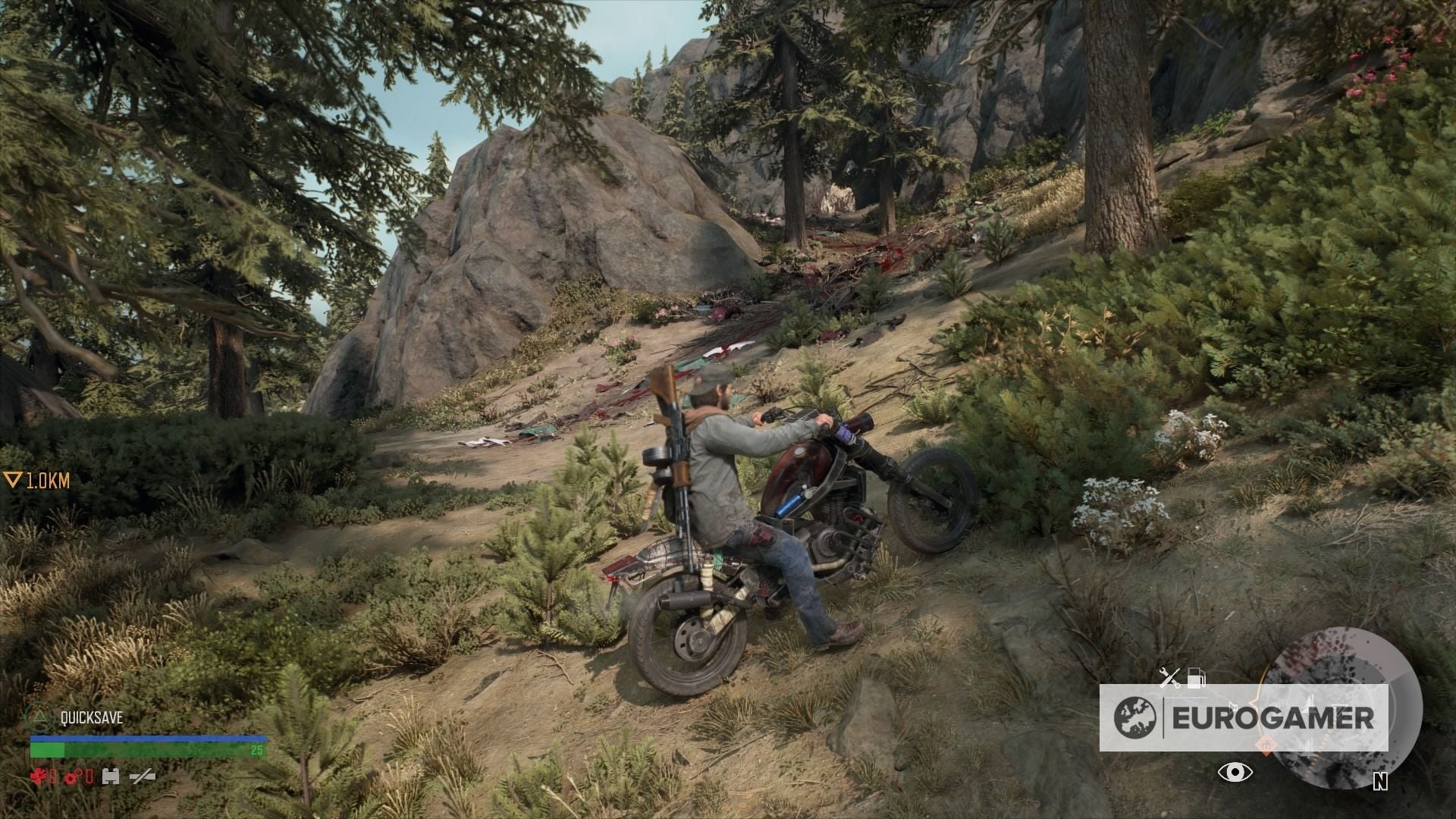The height and width of the screenshot is (819, 1456).
Task: Toggle the speaker marker inside the minimap
Action: click(x=1234, y=705)
